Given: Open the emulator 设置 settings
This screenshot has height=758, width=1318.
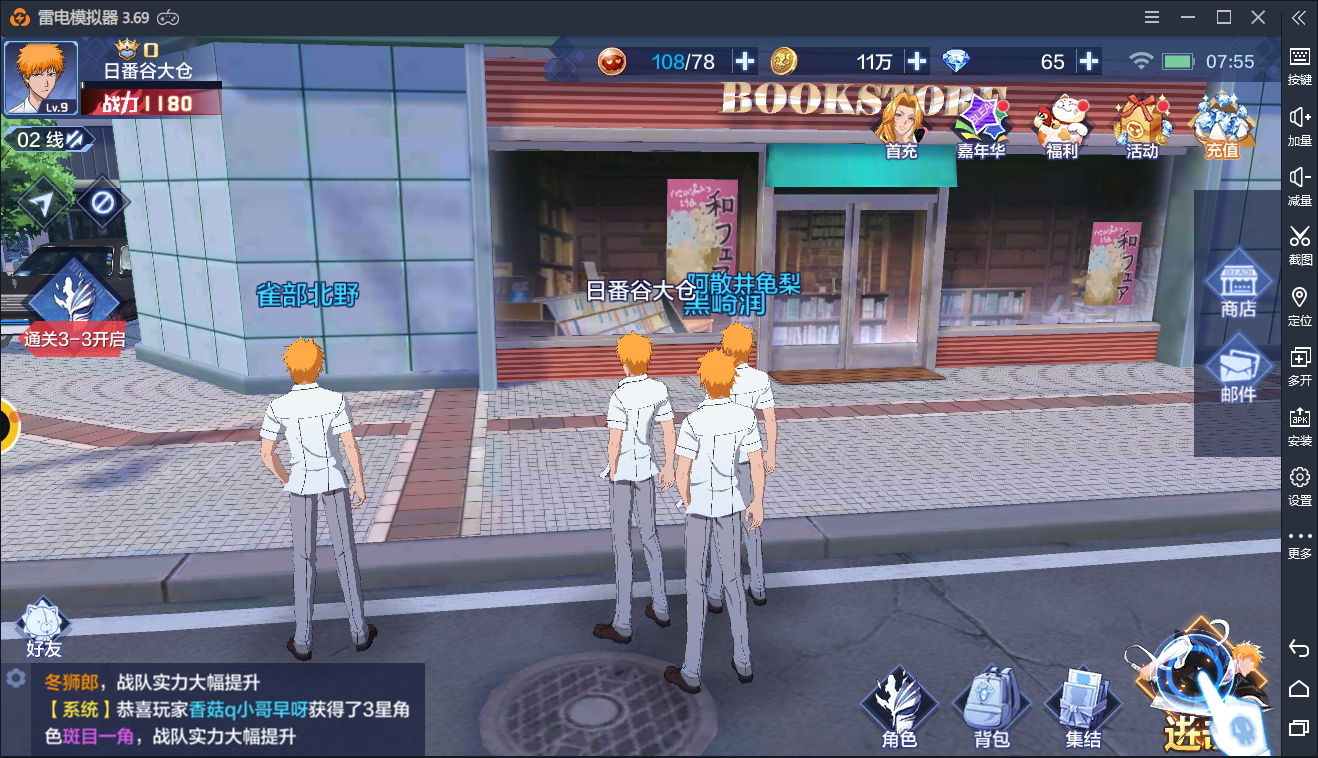Looking at the screenshot, I should coord(1299,484).
